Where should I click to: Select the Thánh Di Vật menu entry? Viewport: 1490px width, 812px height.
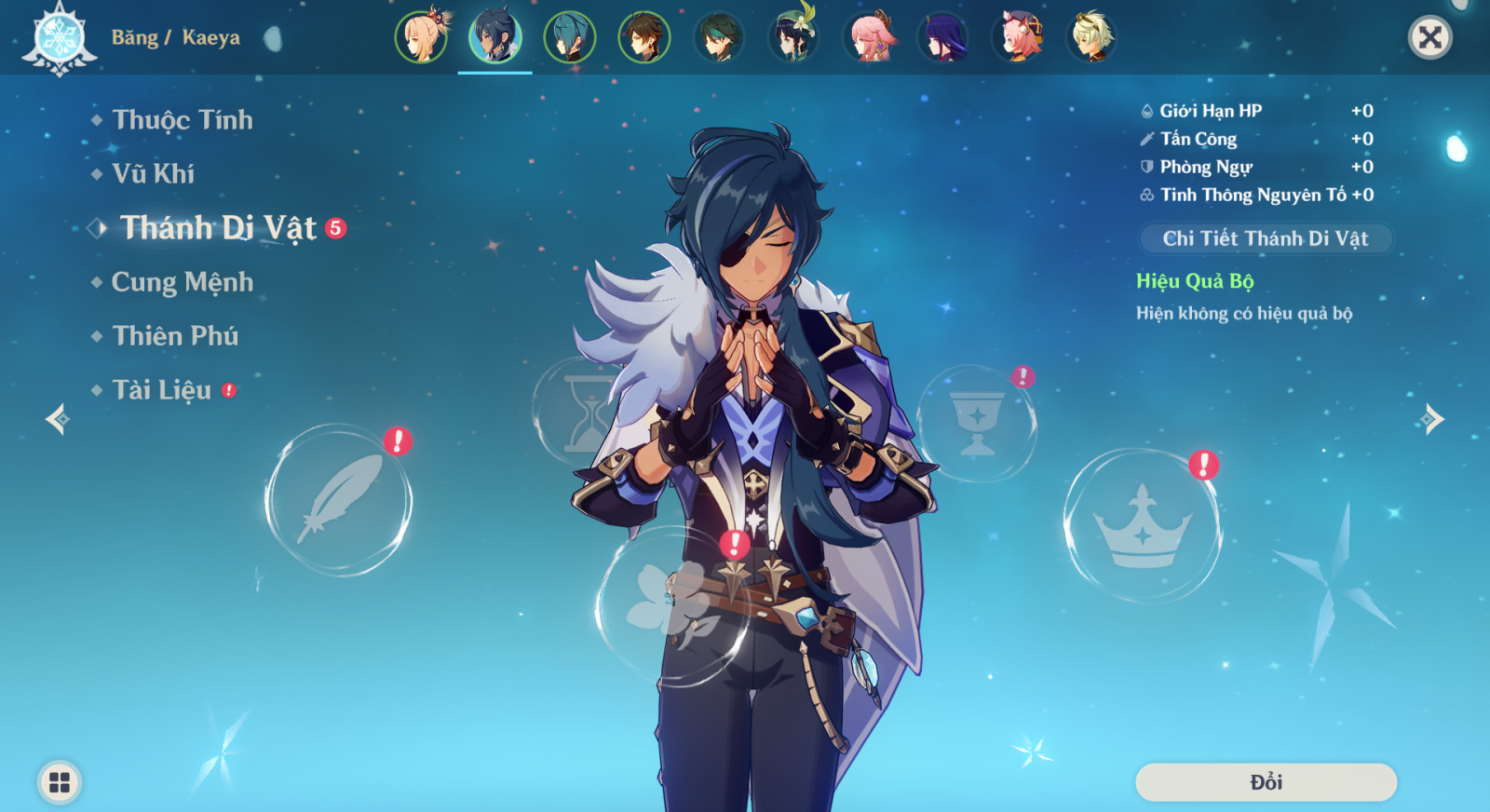(218, 228)
